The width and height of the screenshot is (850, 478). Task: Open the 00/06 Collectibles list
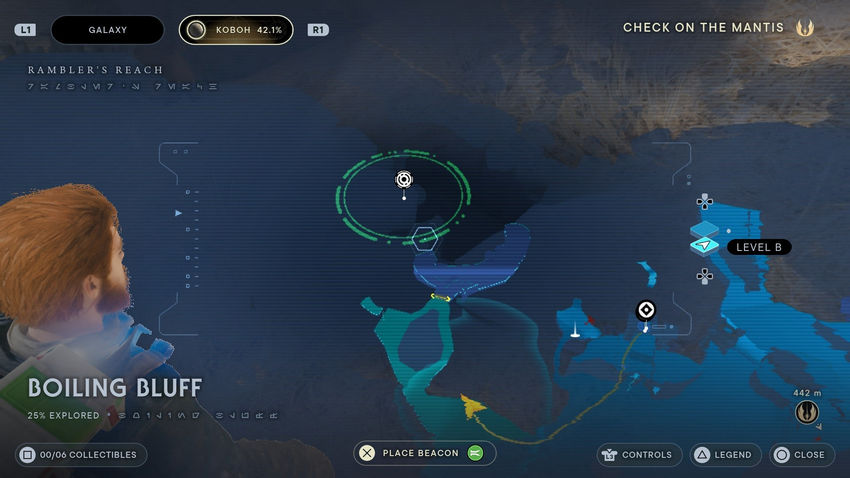pos(82,455)
